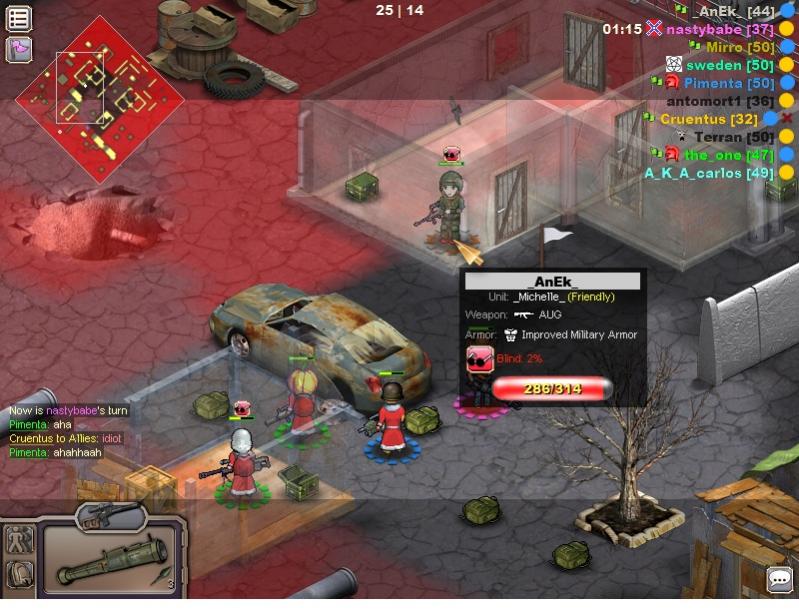
Task: Open the list menu button
Action: pyautogui.click(x=19, y=18)
